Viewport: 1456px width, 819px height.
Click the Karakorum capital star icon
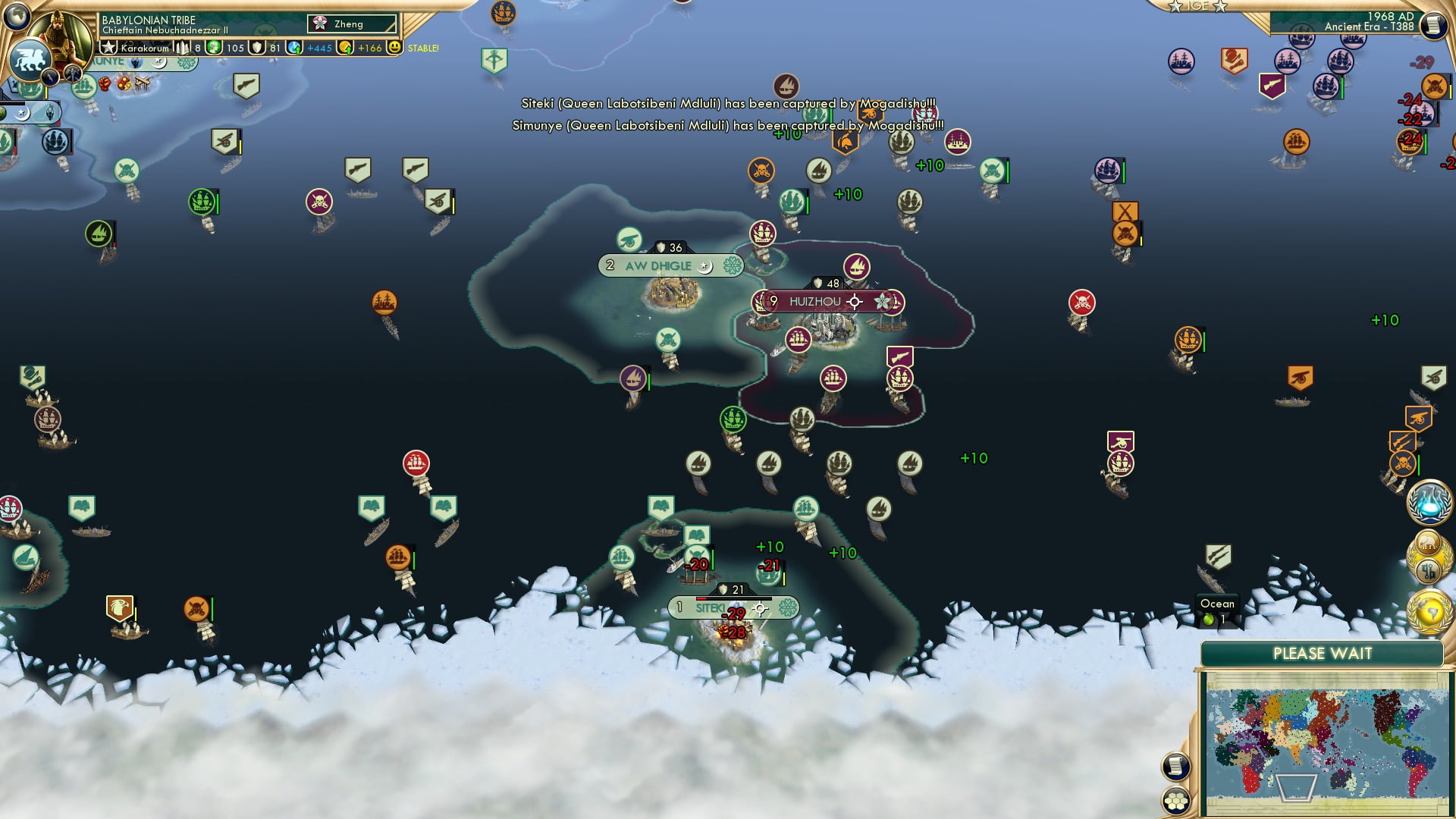(110, 47)
